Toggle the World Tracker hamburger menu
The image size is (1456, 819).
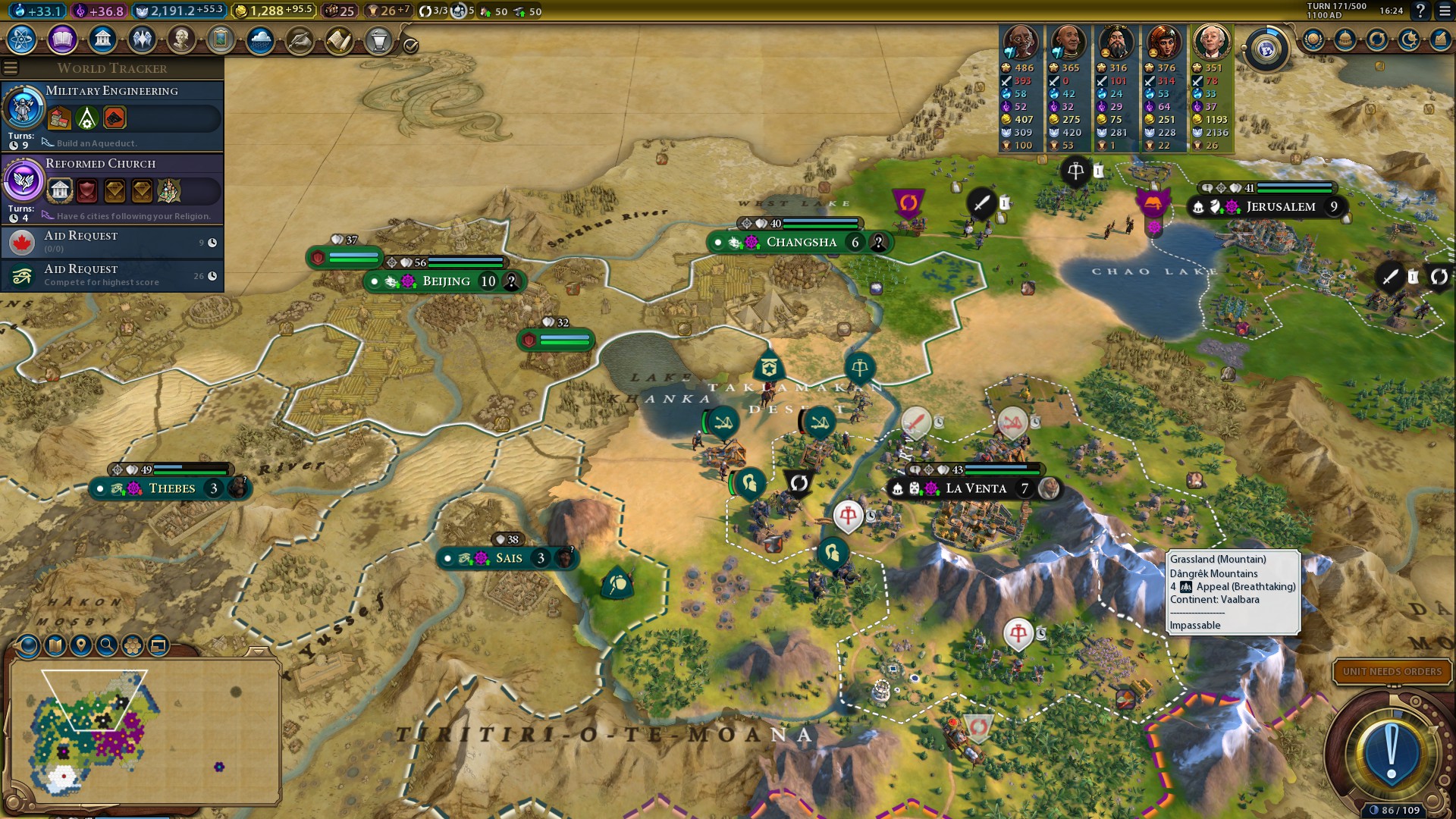pos(11,68)
